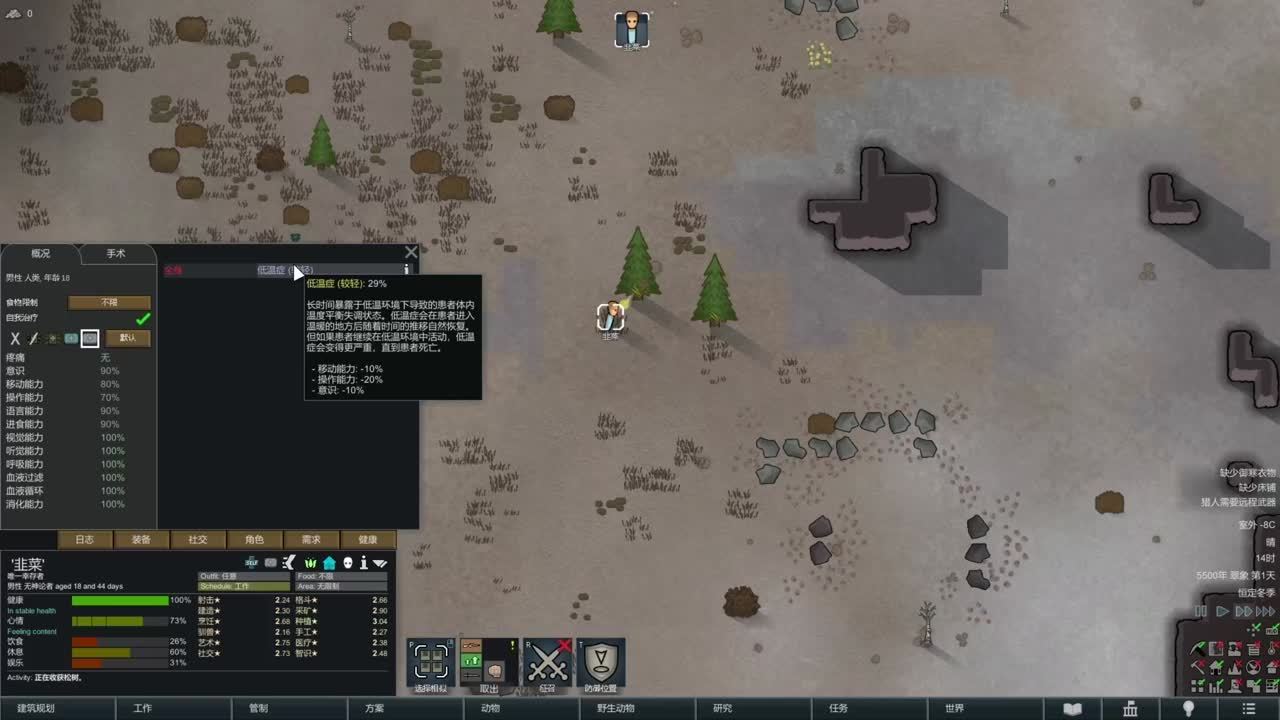Open the 野生动物 menu
1280x720 pixels.
[x=615, y=708]
